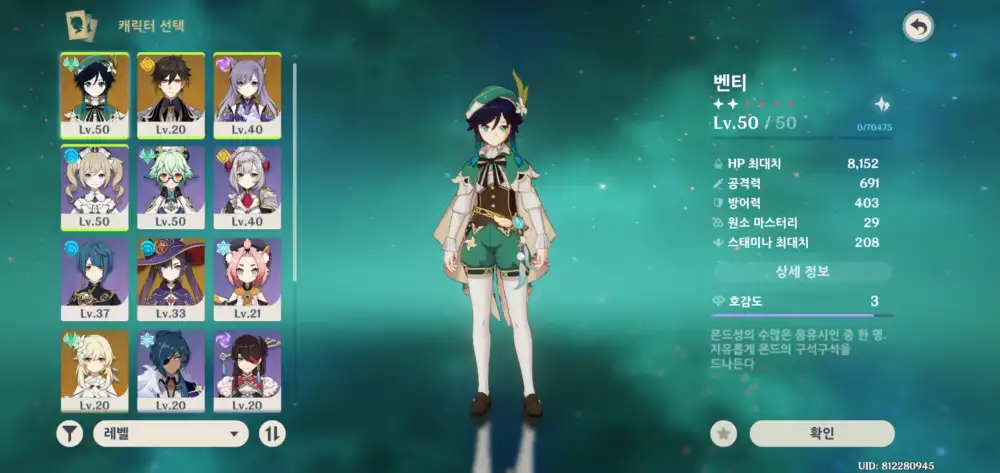The height and width of the screenshot is (473, 1000).
Task: Confirm selection with the 확인 button
Action: [821, 433]
